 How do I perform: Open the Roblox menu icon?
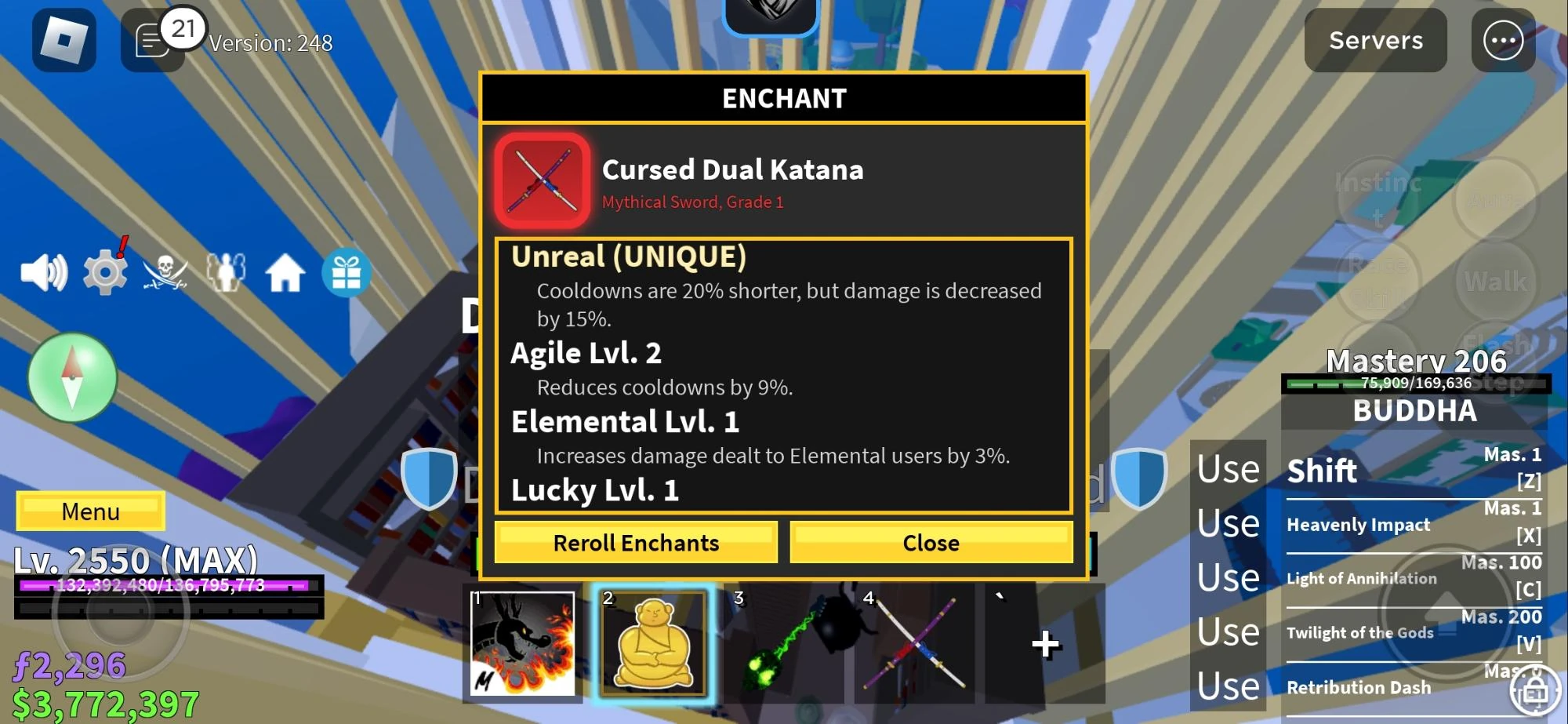click(64, 40)
